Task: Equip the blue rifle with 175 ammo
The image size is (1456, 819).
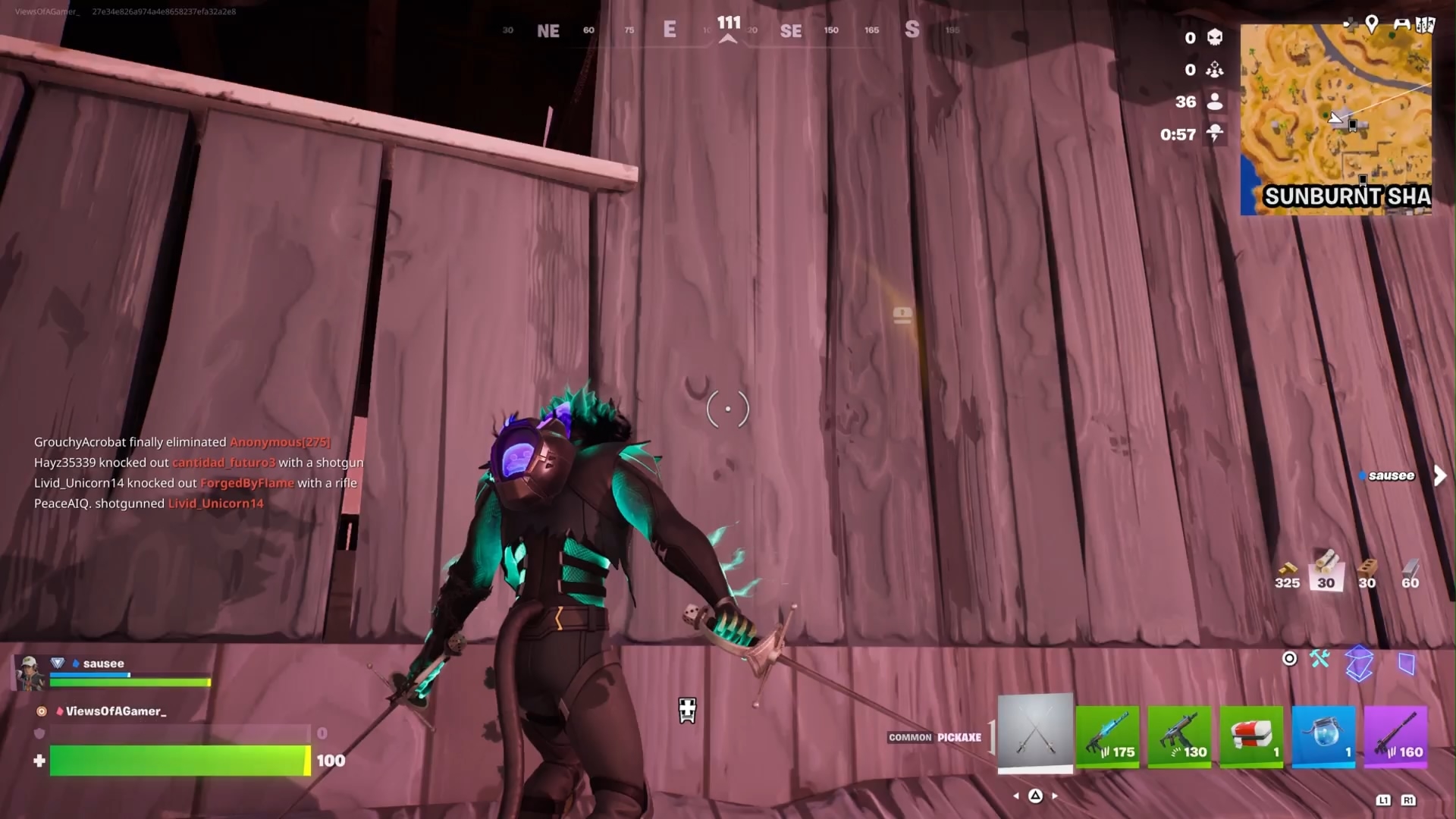Action: tap(1107, 737)
